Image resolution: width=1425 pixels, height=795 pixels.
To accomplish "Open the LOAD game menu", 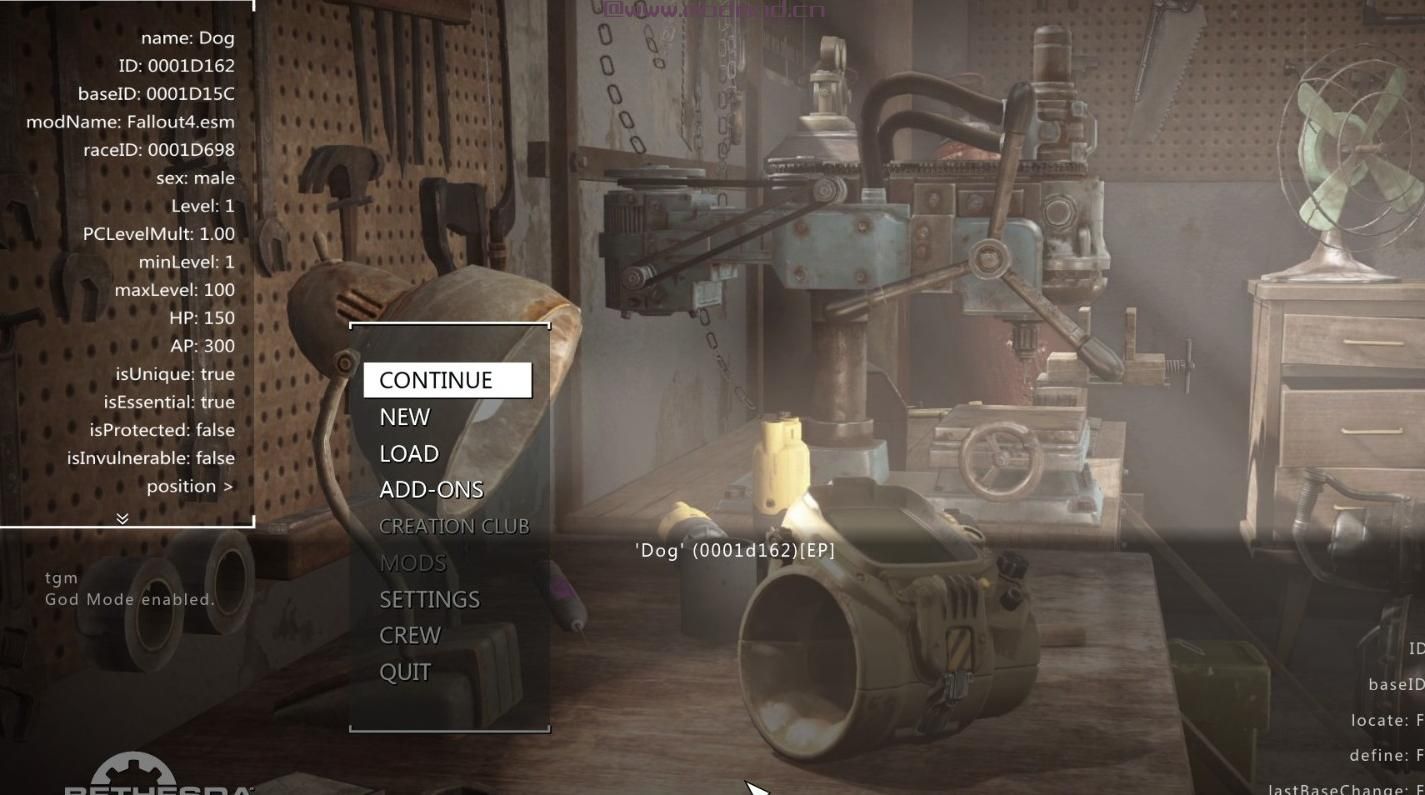I will pyautogui.click(x=409, y=454).
